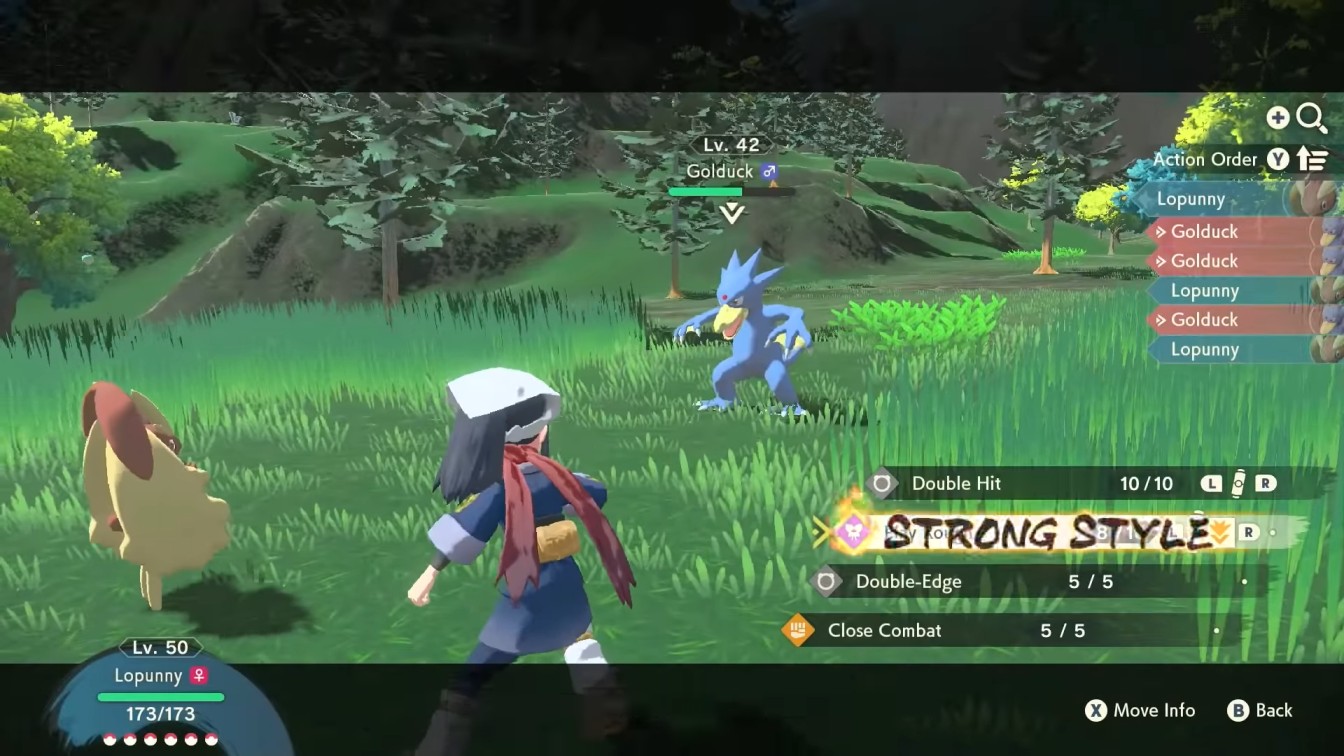Image resolution: width=1344 pixels, height=756 pixels.
Task: Click the X Move Info button
Action: [1140, 711]
